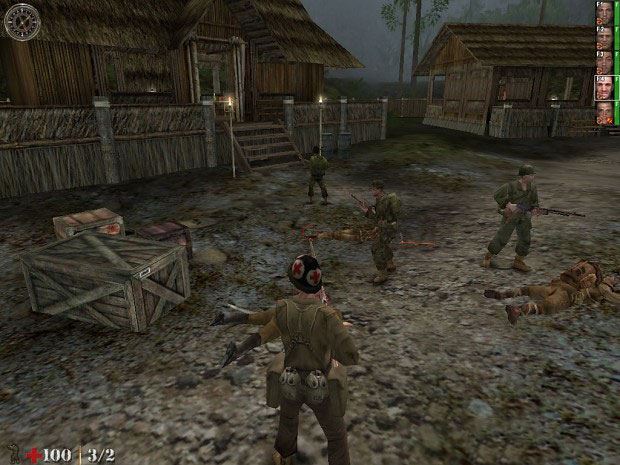
Task: Select the highlighted F4 squad portrait
Action: tap(604, 85)
